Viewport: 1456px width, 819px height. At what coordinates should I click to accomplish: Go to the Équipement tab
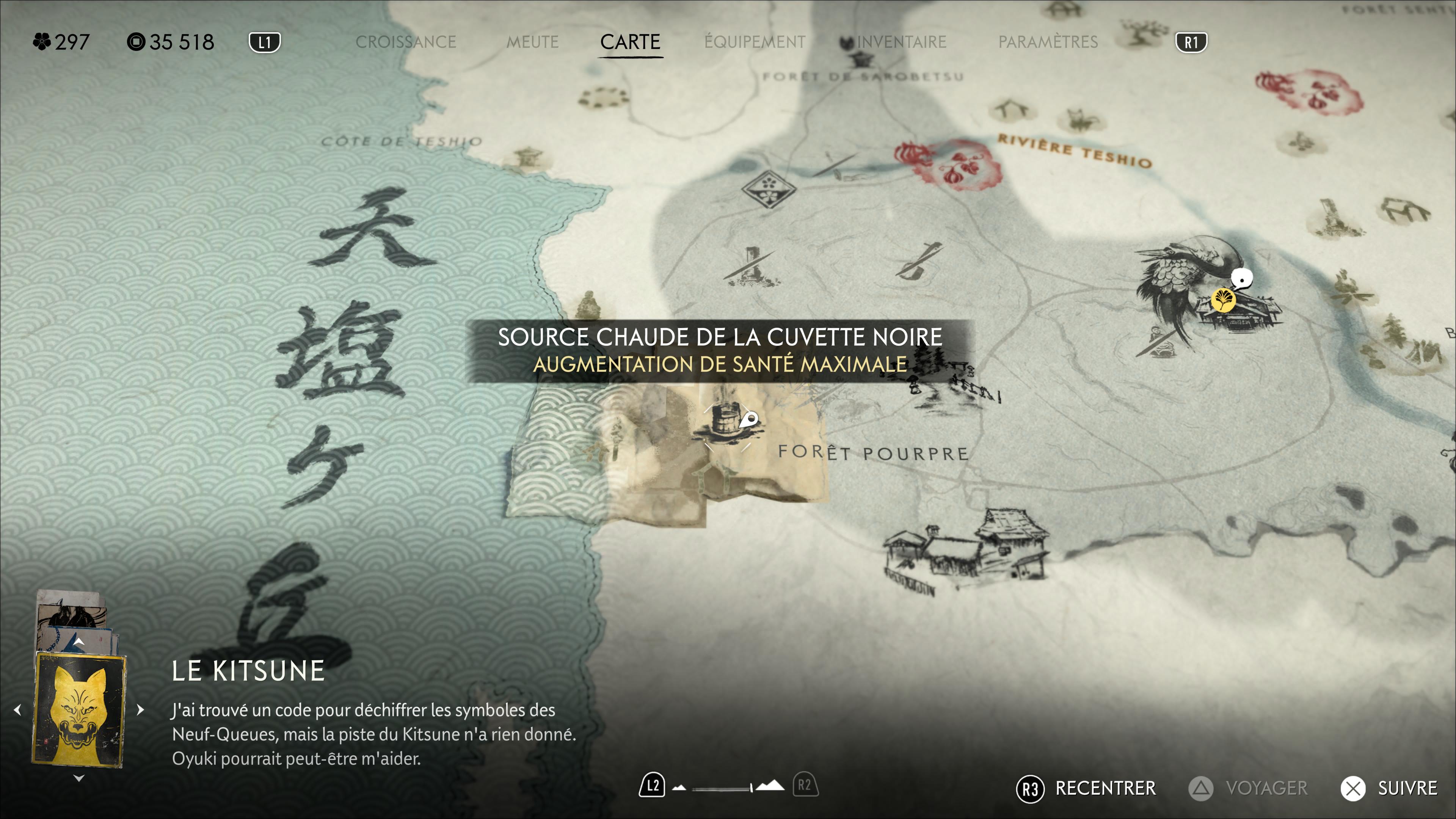(755, 42)
